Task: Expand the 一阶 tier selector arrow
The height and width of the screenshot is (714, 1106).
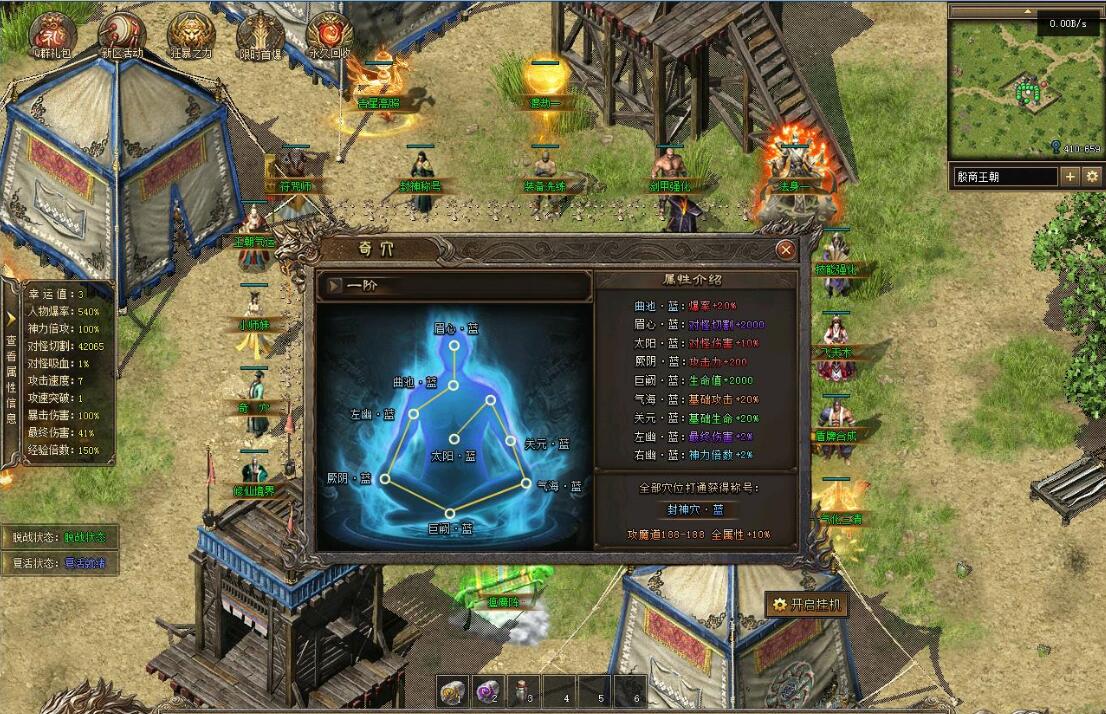Action: (x=334, y=285)
